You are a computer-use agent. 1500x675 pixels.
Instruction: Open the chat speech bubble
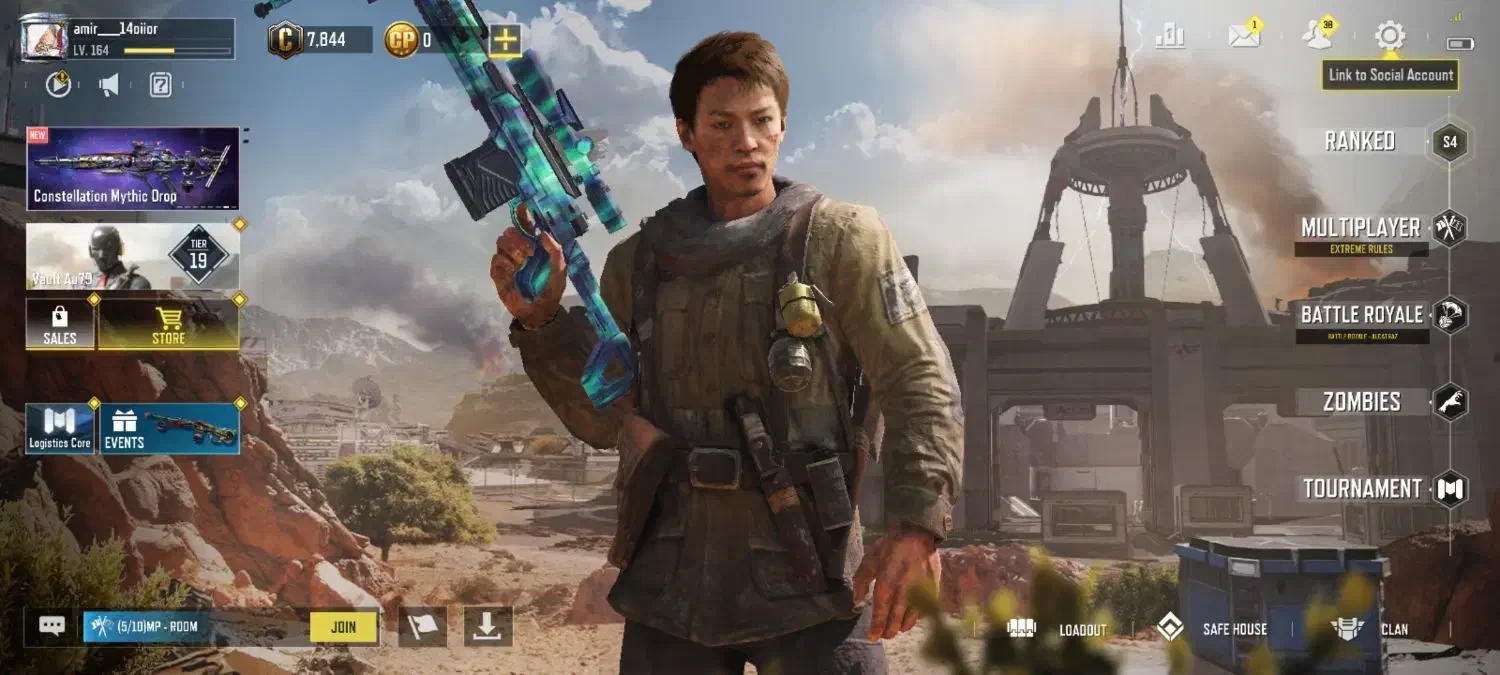tap(52, 626)
